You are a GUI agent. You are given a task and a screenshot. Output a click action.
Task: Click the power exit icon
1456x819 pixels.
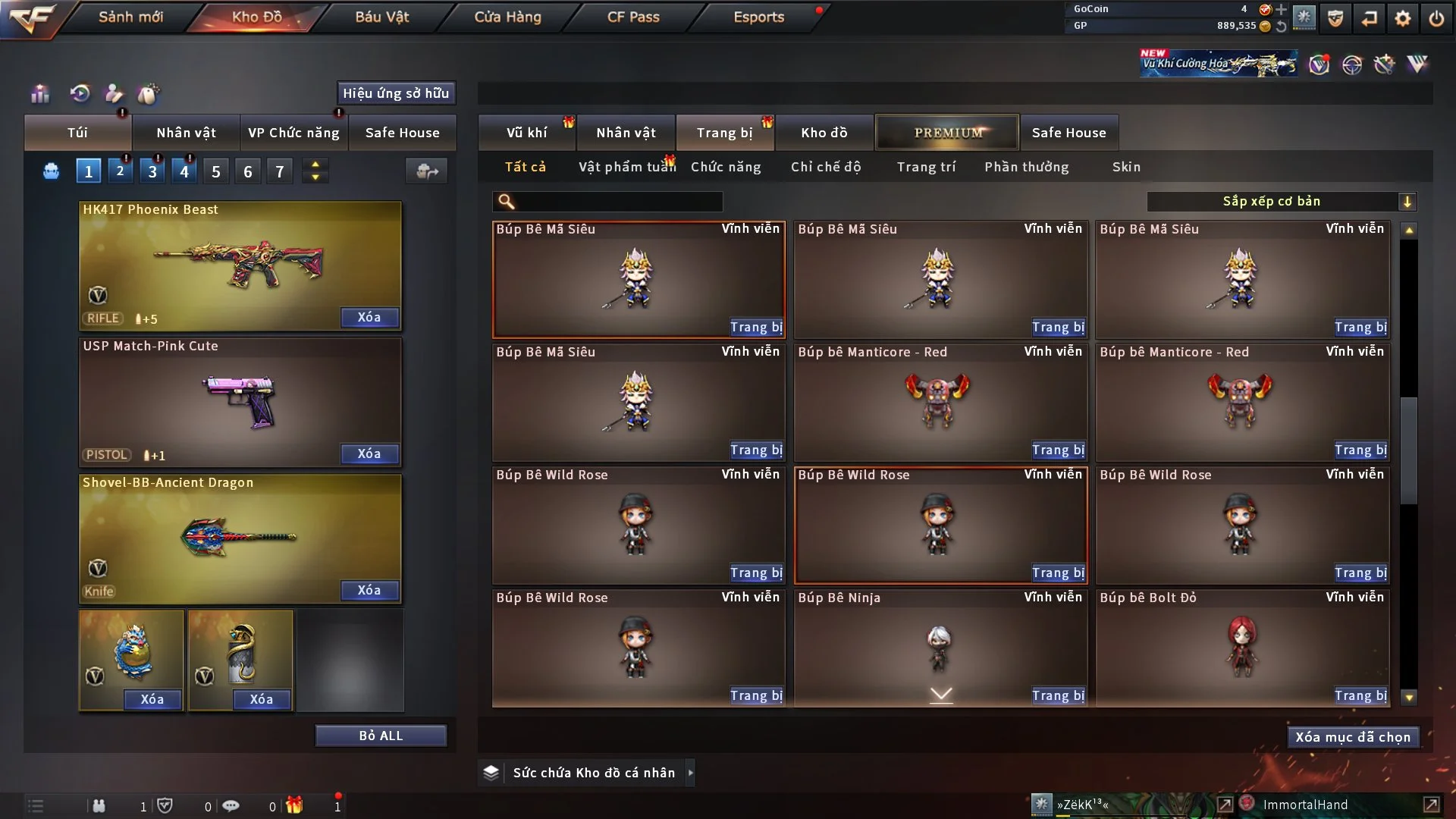click(1436, 18)
